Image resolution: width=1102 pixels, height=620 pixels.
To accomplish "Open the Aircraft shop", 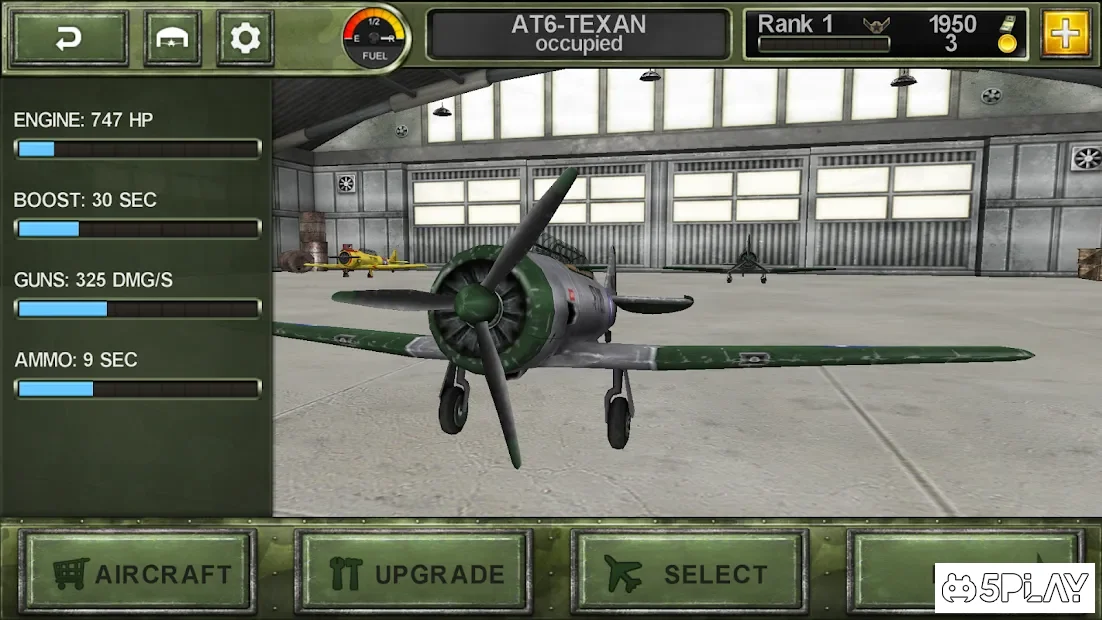I will coord(138,572).
